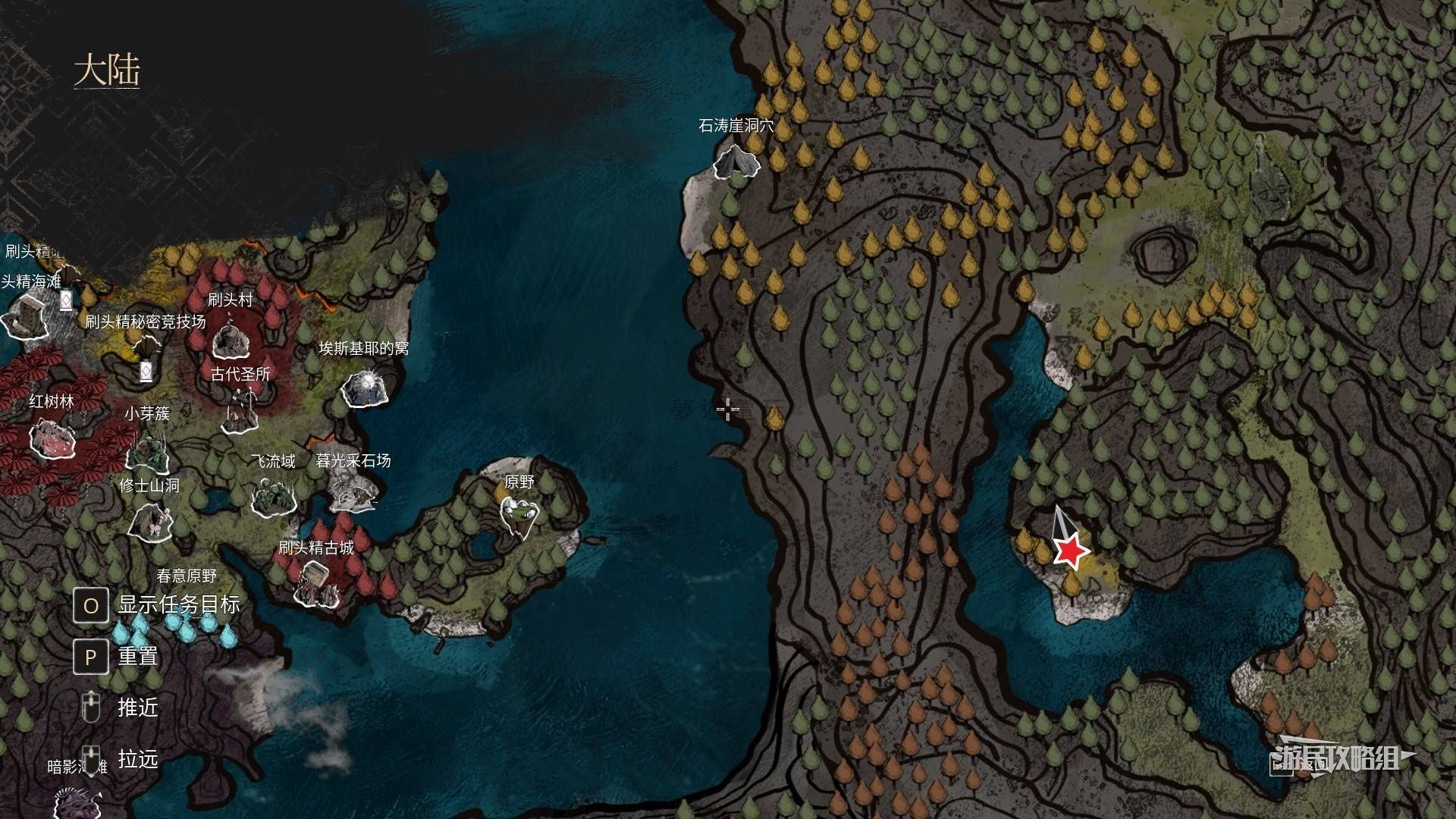This screenshot has height=819, width=1456.
Task: Choose the 古代圣所 sanctuary marker
Action: coord(241,410)
